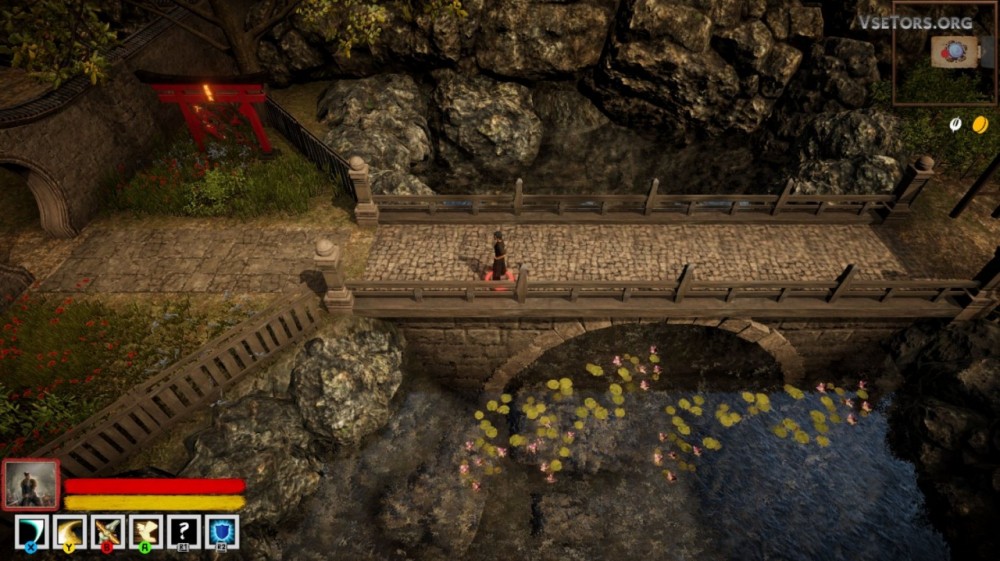1000x561 pixels.
Task: Click the gold coin icon
Action: [980, 124]
